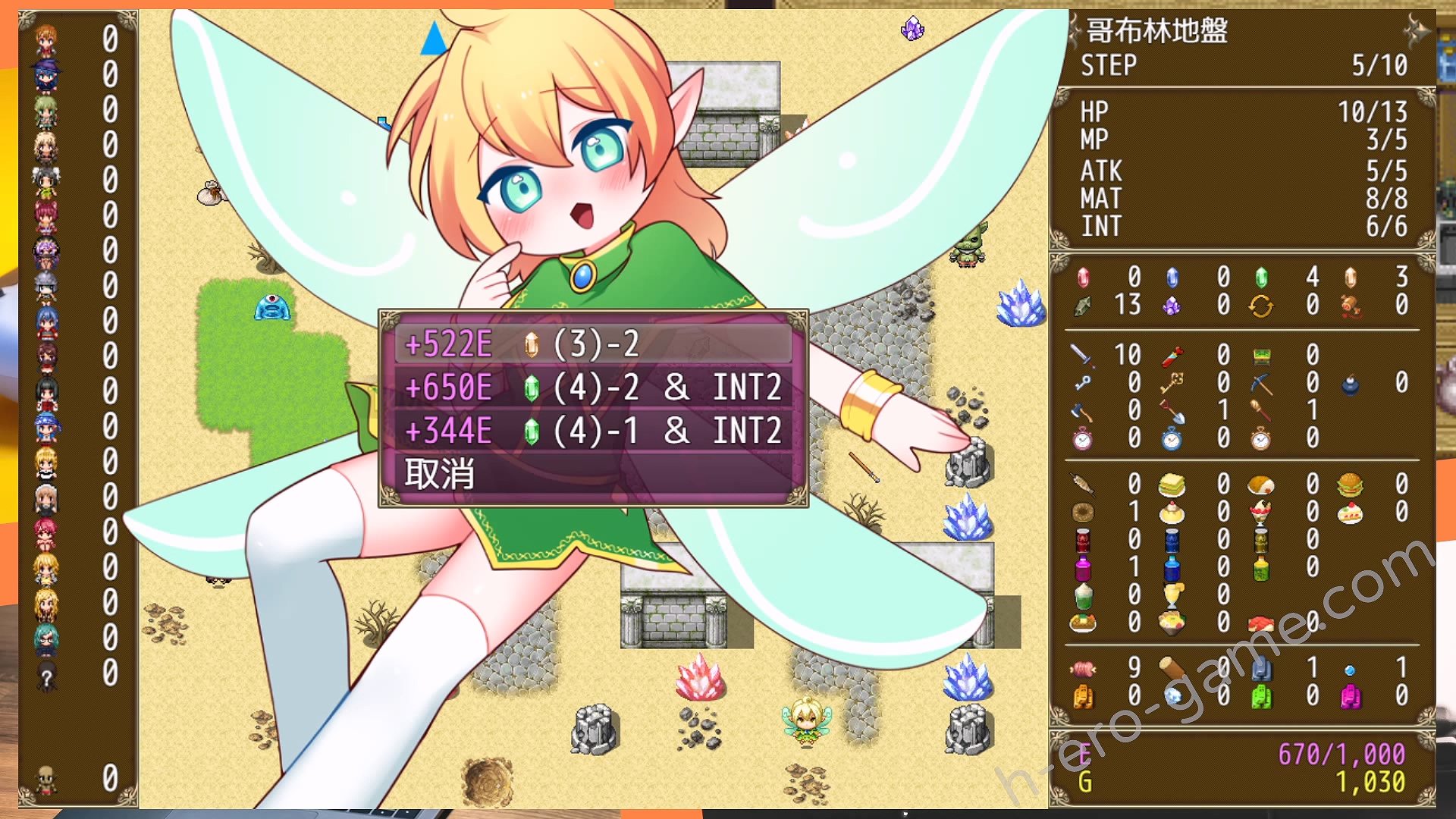Select the purple crystal cluster icon
The image size is (1456, 819).
1172,306
